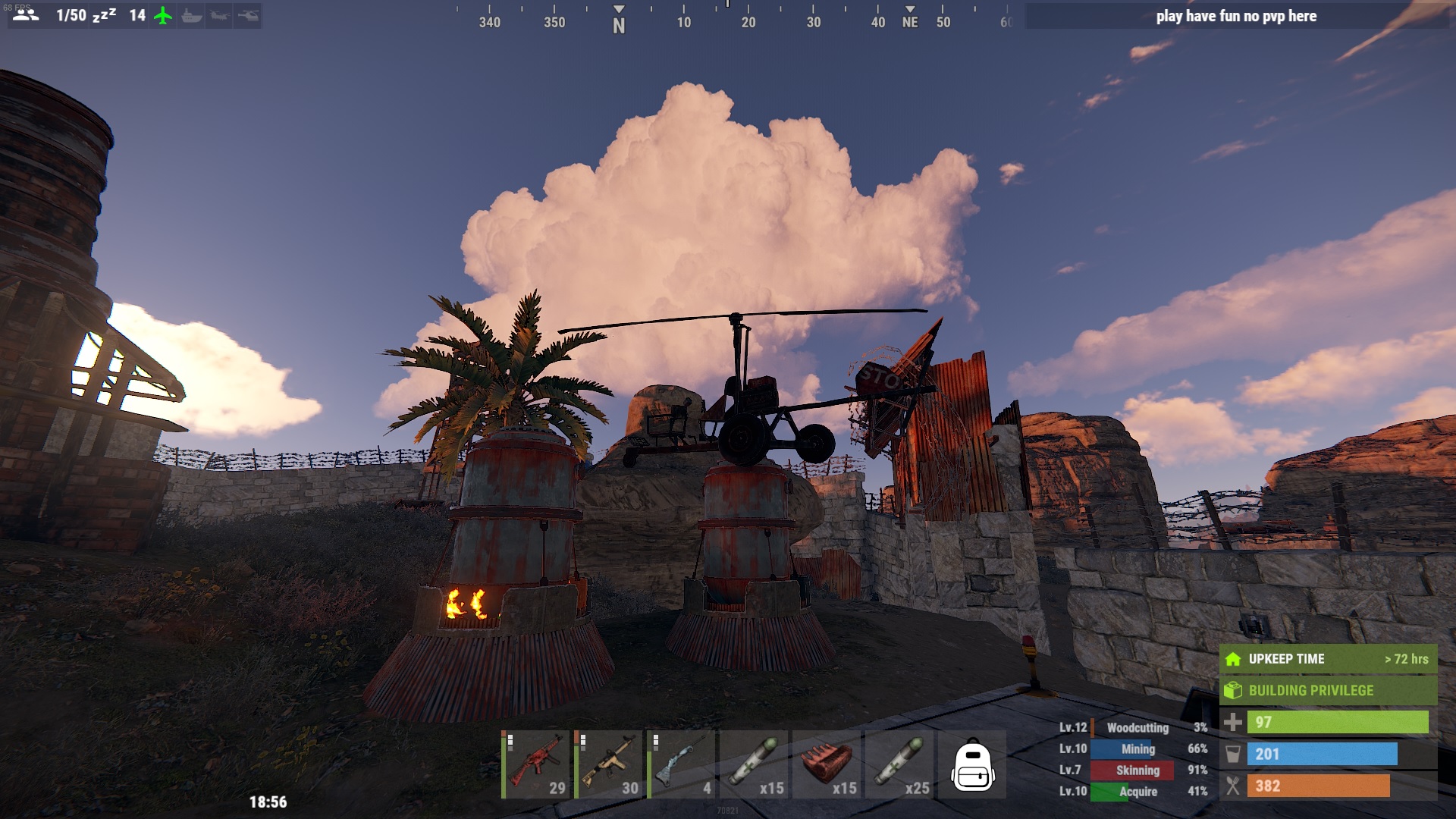
Task: Select the rocket stack of 25
Action: (899, 764)
